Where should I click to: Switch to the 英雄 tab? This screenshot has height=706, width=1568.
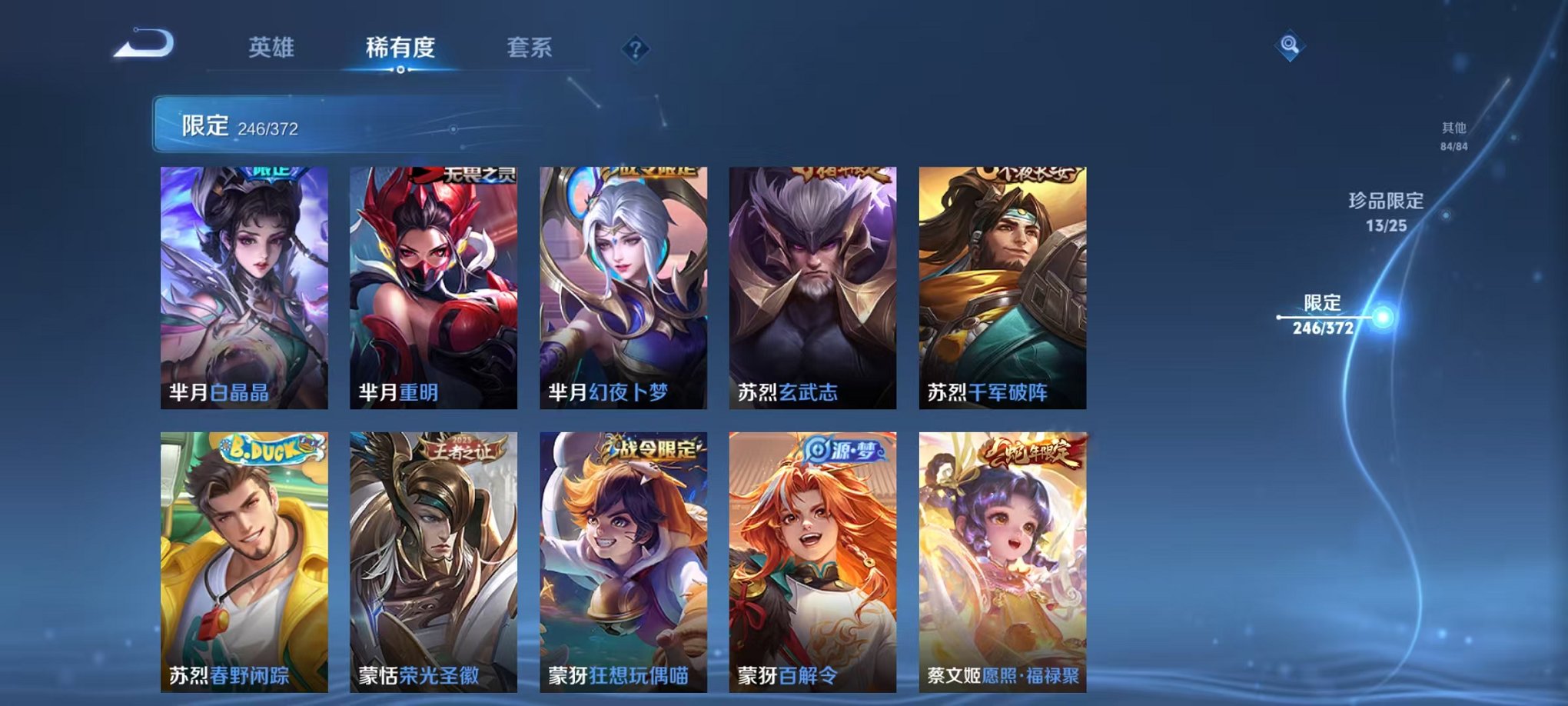(x=271, y=48)
